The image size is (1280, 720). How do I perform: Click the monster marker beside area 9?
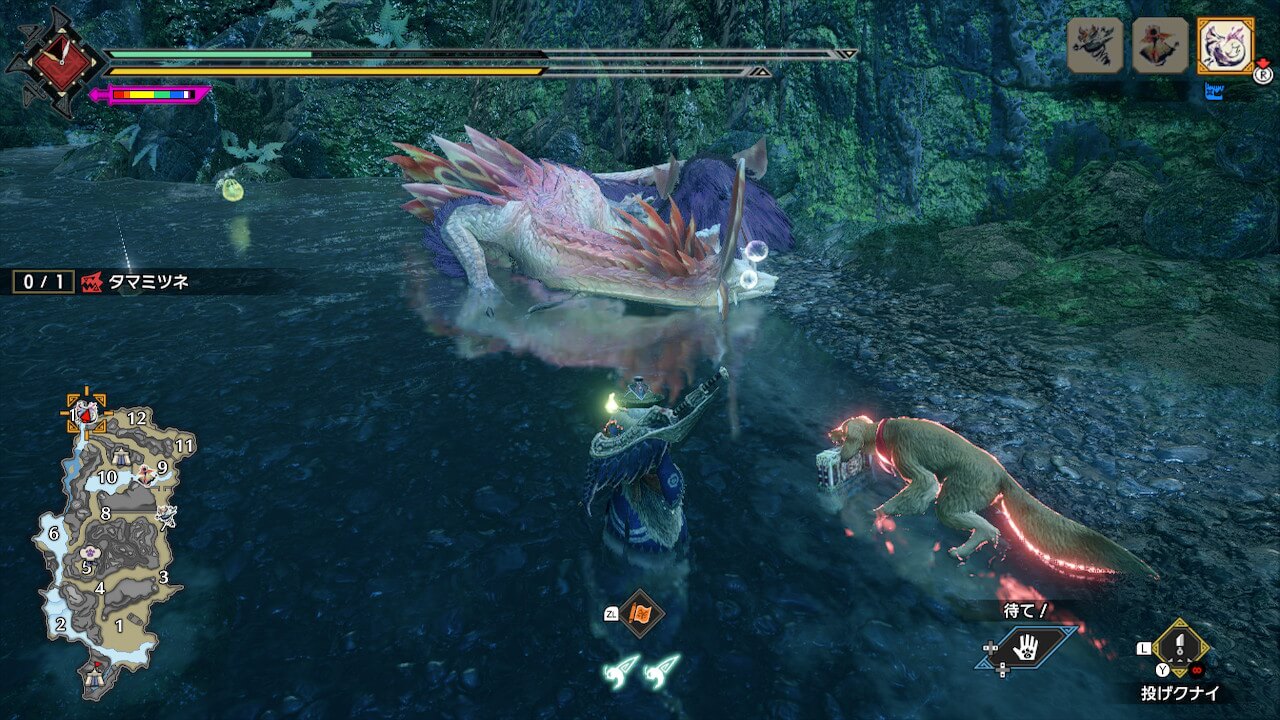point(146,474)
